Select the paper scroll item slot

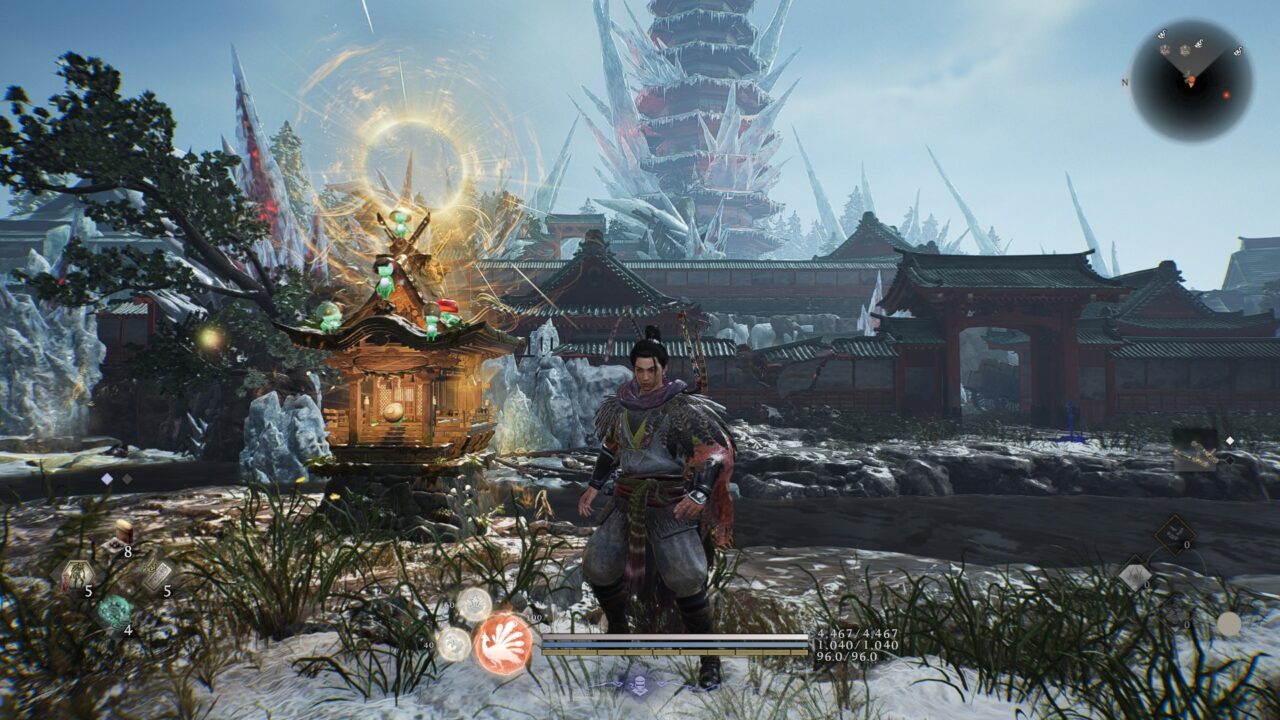click(155, 574)
